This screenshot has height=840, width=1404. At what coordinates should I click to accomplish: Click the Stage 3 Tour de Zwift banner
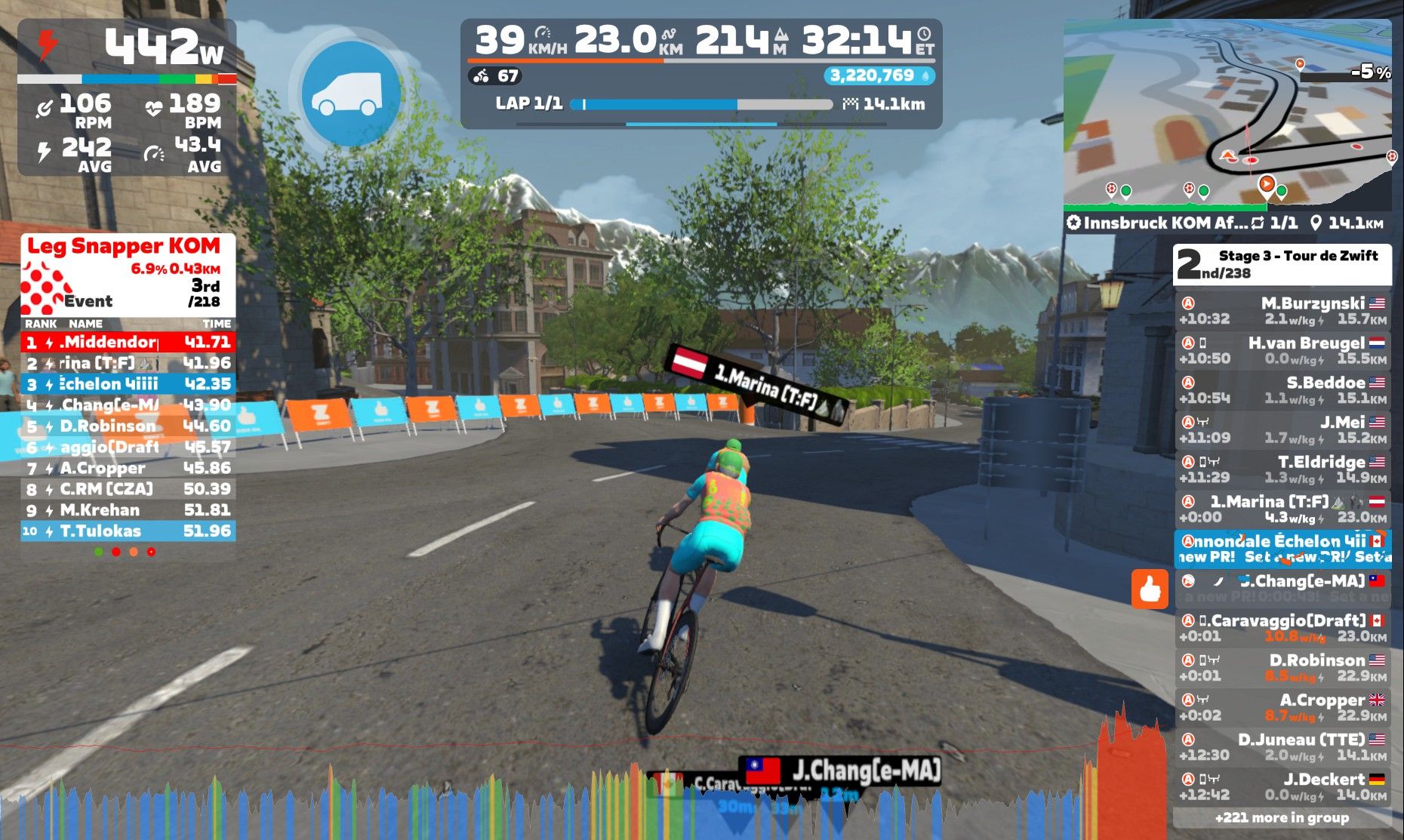tap(1282, 264)
